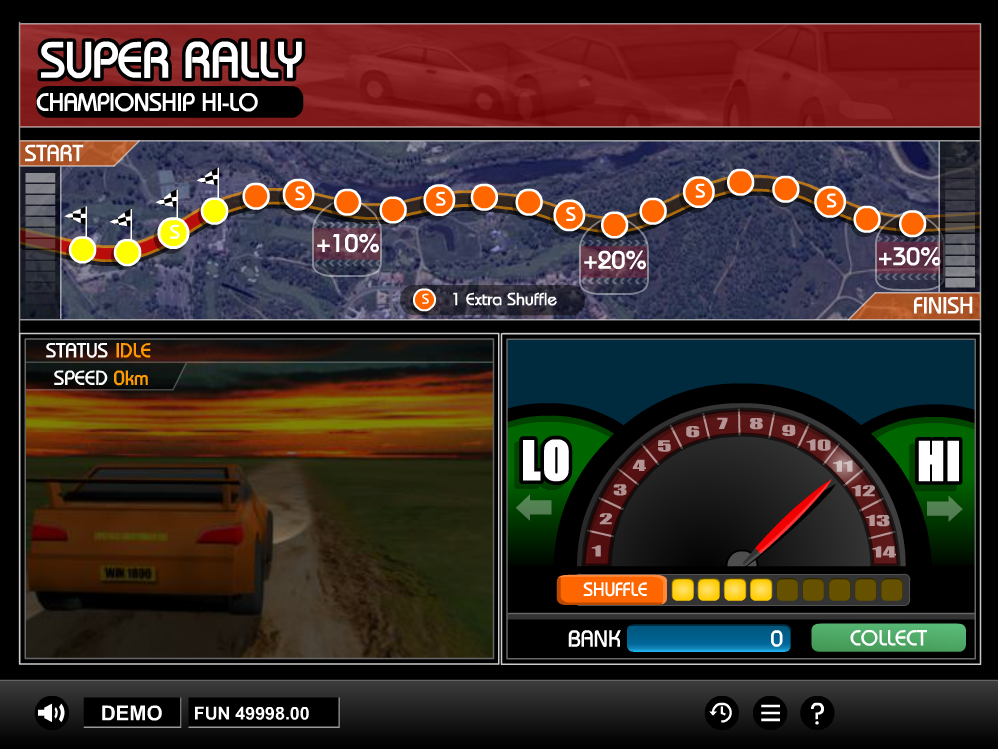Click the orange SHUFFLE button
This screenshot has height=749, width=998.
tap(612, 590)
